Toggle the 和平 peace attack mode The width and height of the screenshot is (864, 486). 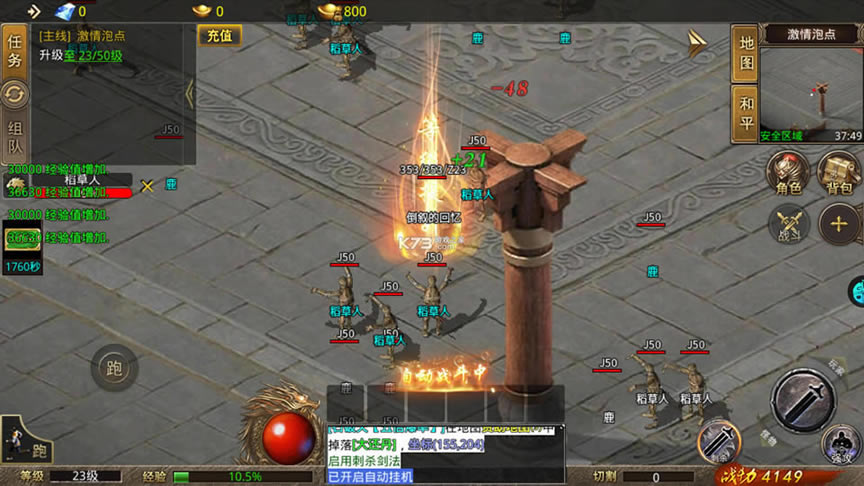746,110
